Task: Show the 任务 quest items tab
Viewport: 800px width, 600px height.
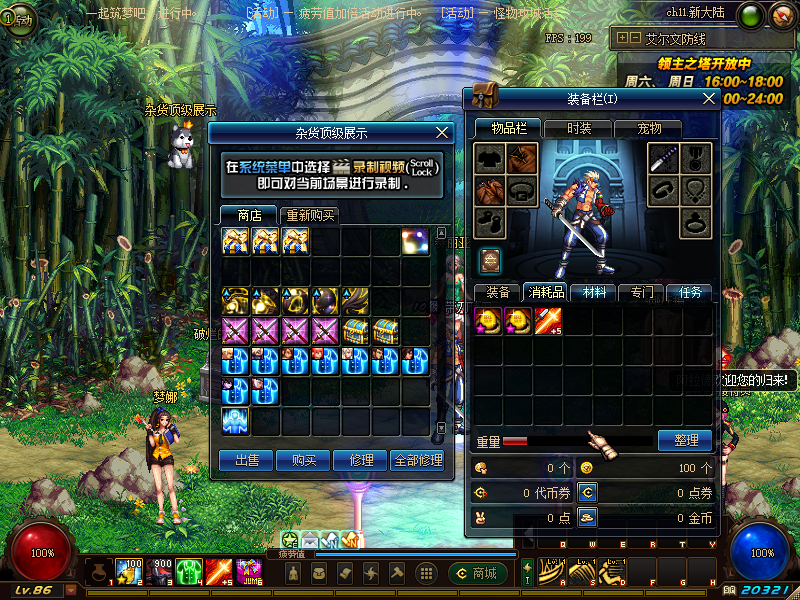Action: tap(689, 292)
